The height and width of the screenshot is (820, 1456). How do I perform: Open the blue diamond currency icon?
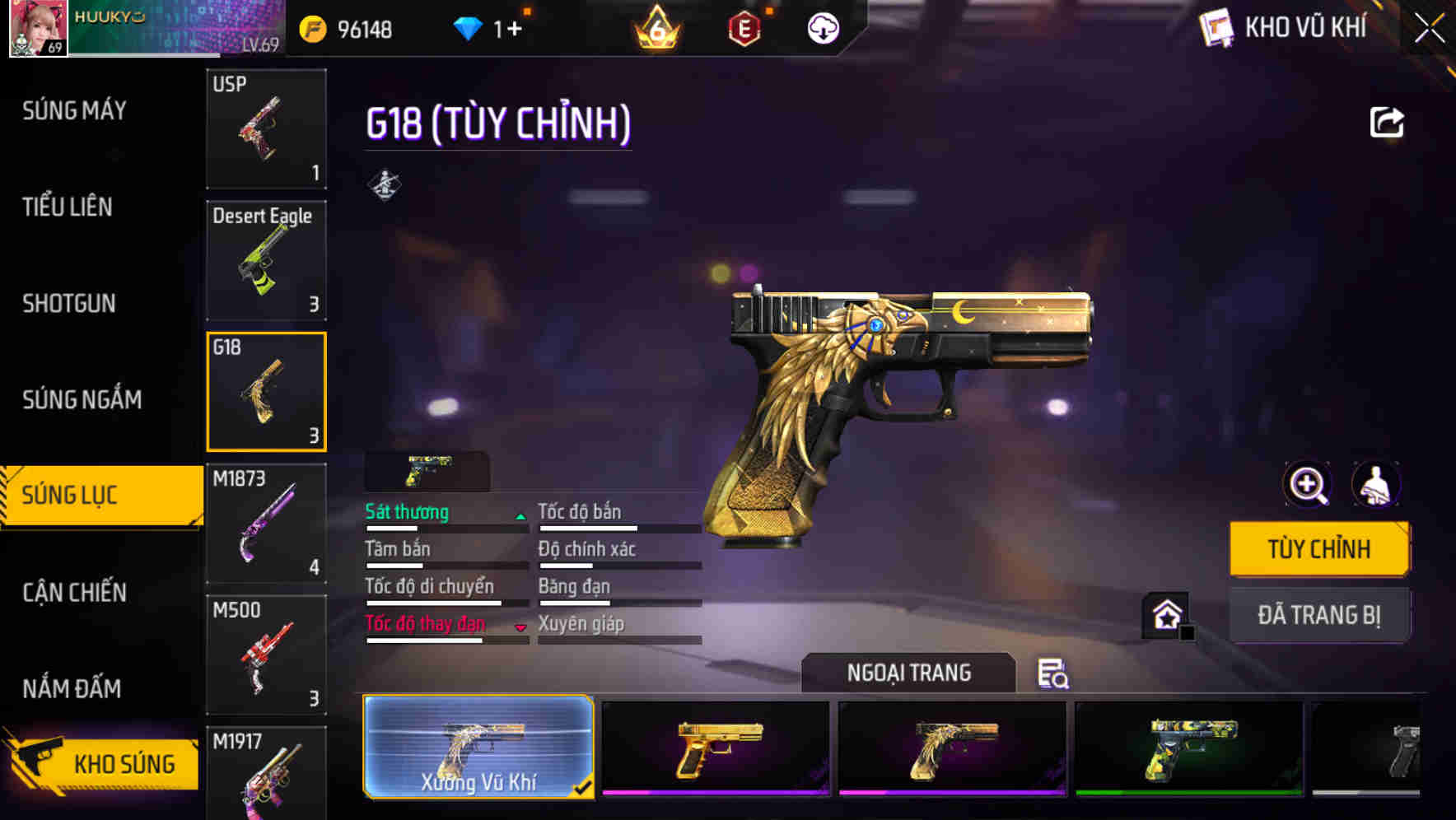click(x=469, y=27)
